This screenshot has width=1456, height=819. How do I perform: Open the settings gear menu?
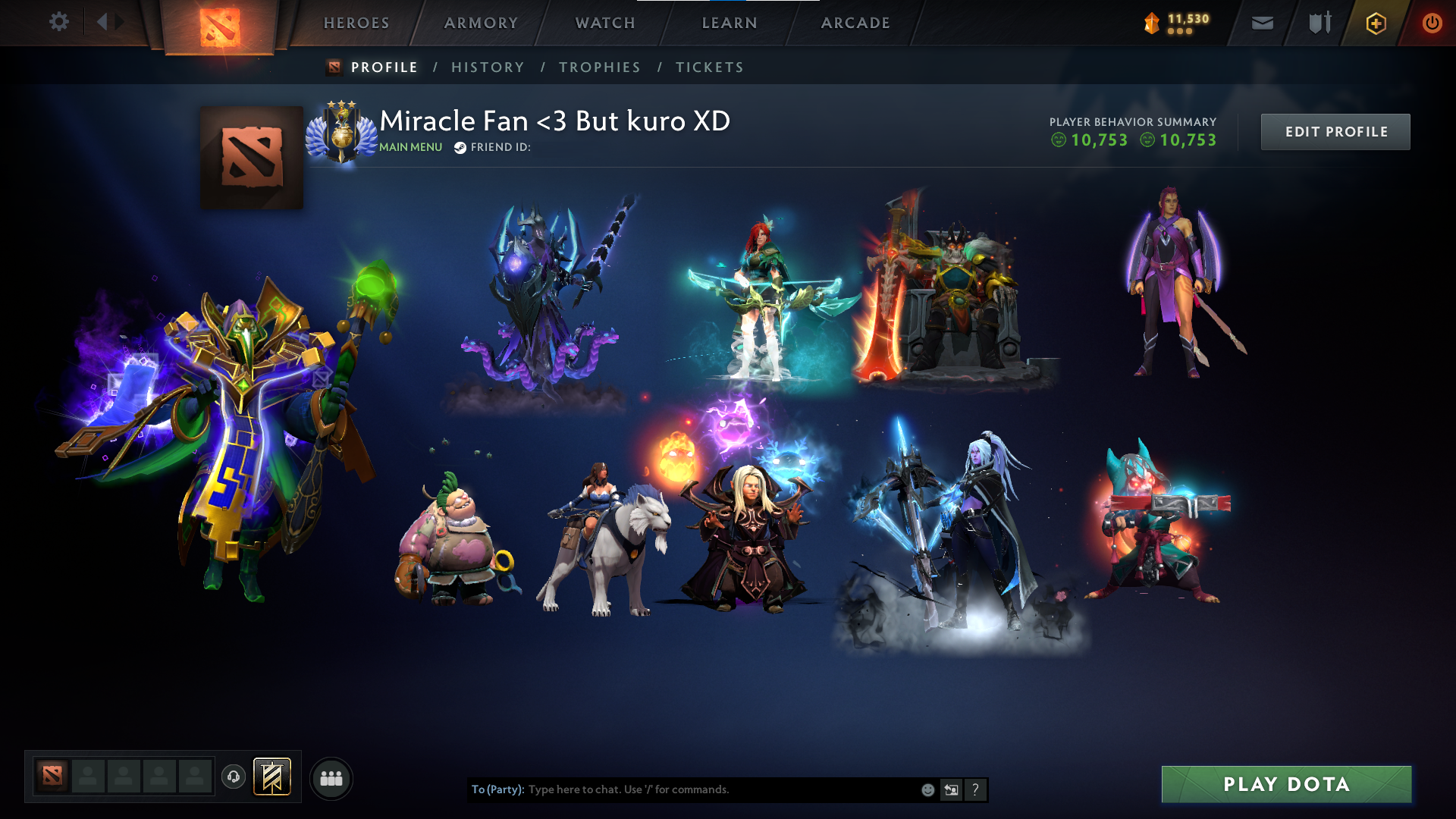[59, 22]
